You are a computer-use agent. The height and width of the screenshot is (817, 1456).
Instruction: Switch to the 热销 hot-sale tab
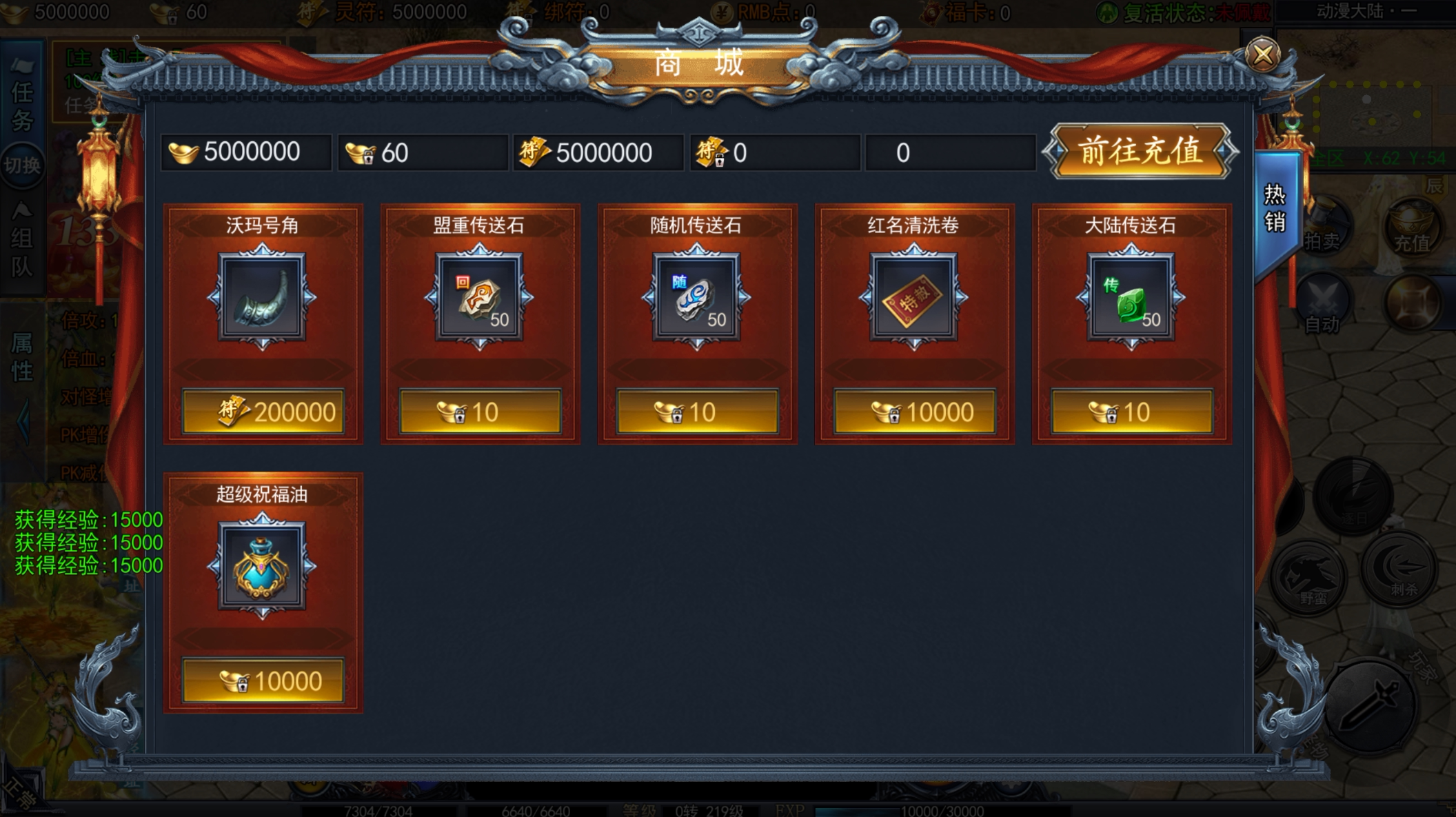tap(1275, 208)
